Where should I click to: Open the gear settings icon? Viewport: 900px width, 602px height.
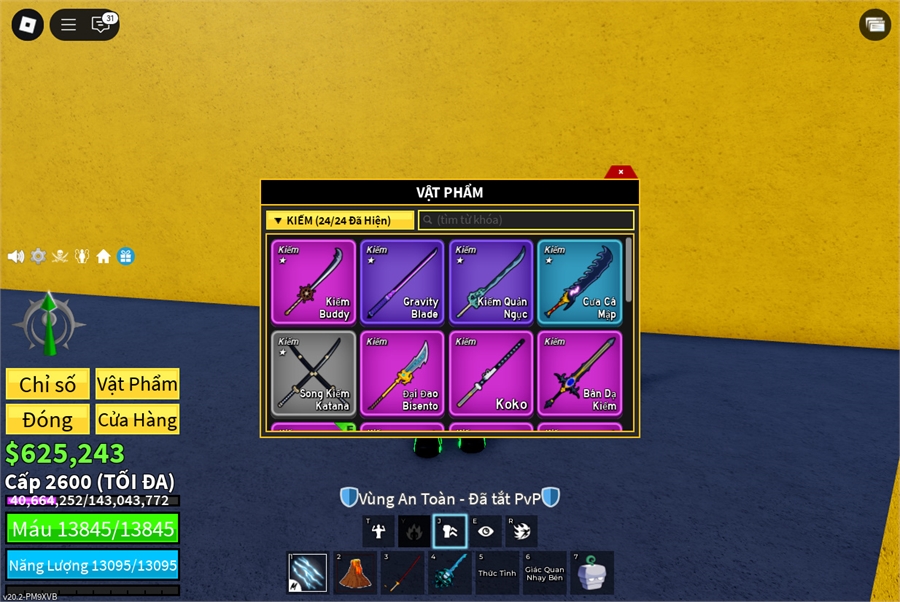[x=38, y=256]
